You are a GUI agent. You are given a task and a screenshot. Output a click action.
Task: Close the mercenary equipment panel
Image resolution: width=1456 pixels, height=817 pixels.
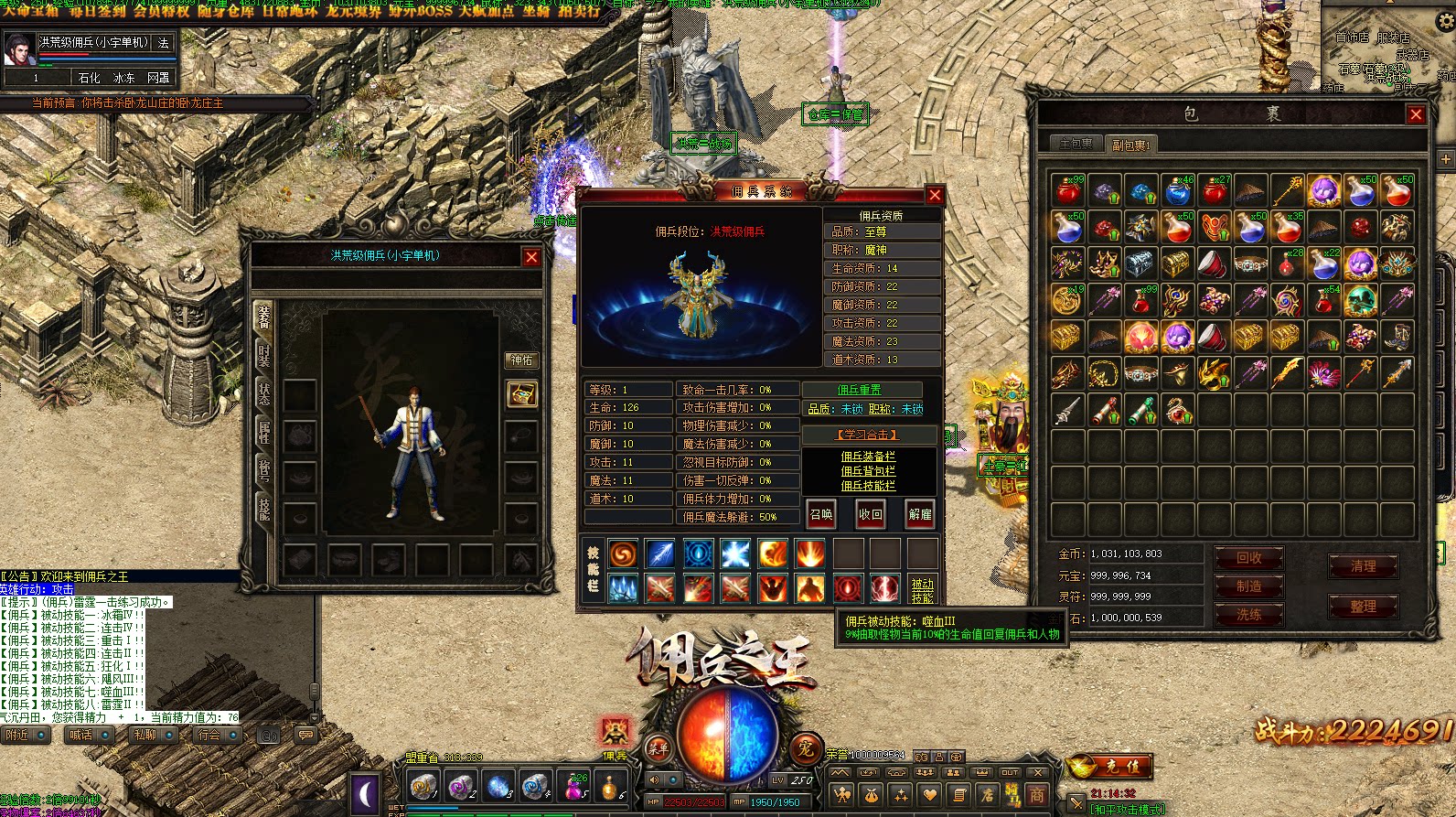pos(531,257)
